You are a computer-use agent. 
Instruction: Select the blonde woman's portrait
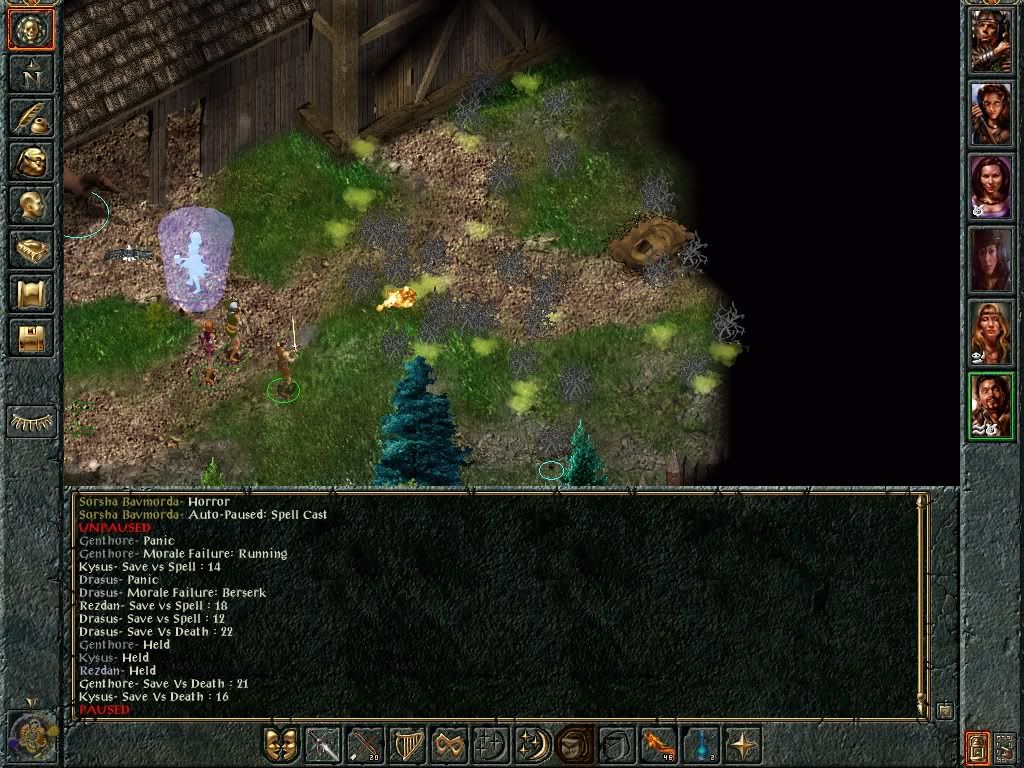[x=991, y=333]
